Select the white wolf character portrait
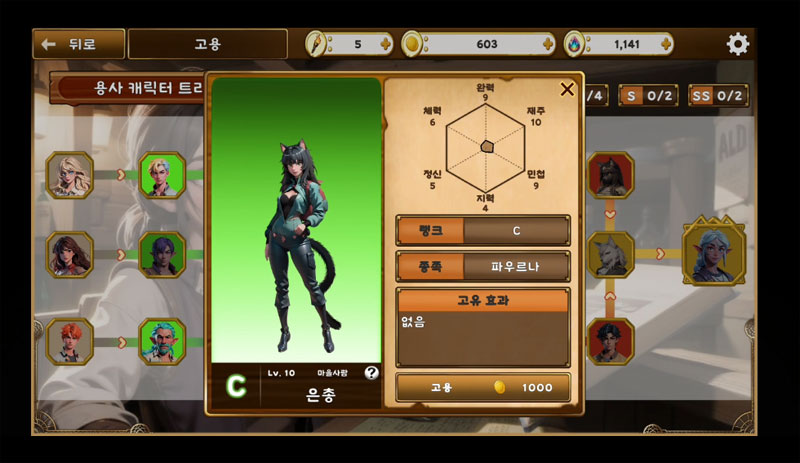Screen dimensions: 800x463 click(x=610, y=254)
